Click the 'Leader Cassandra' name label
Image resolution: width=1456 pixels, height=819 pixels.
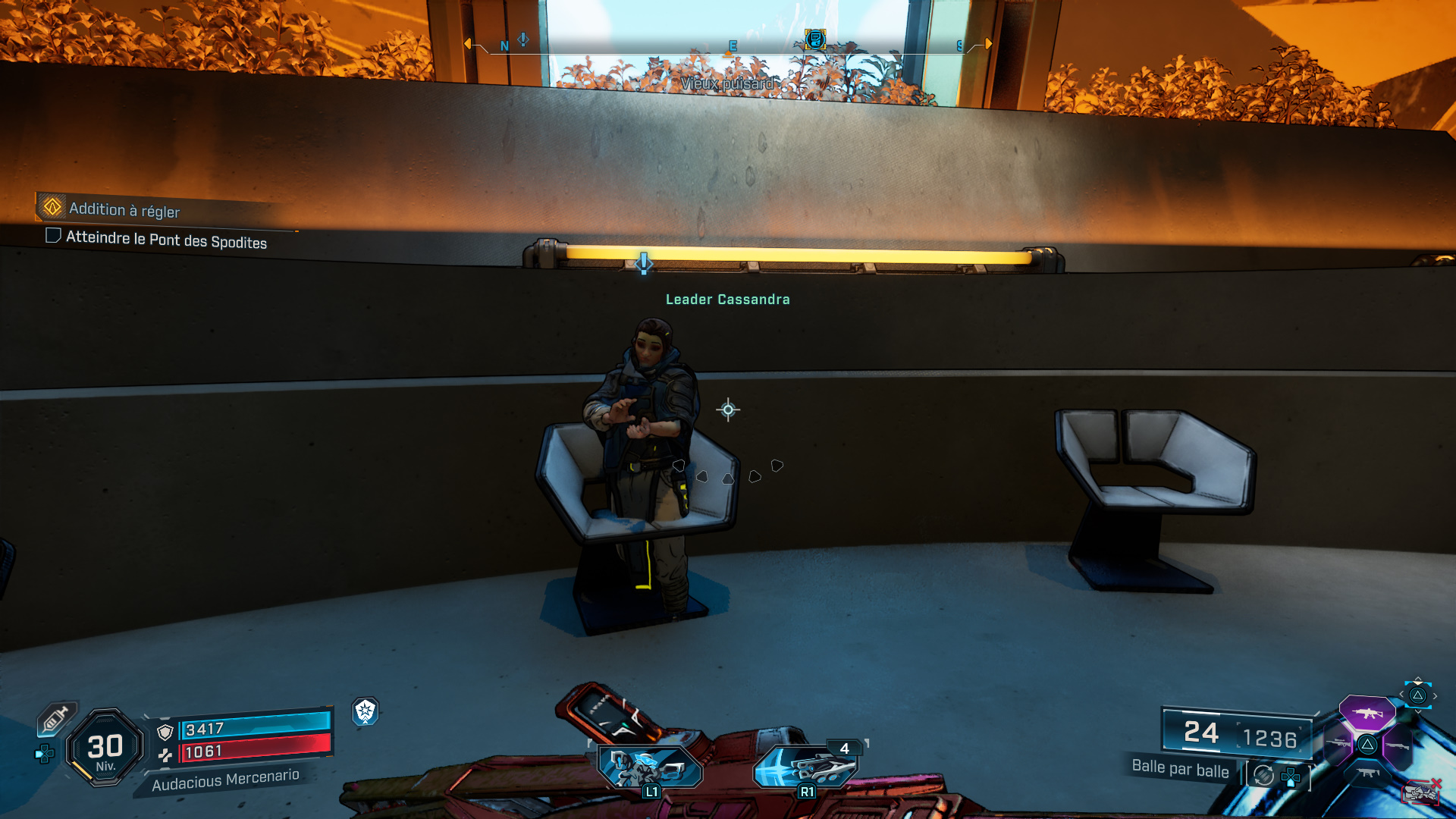(726, 300)
